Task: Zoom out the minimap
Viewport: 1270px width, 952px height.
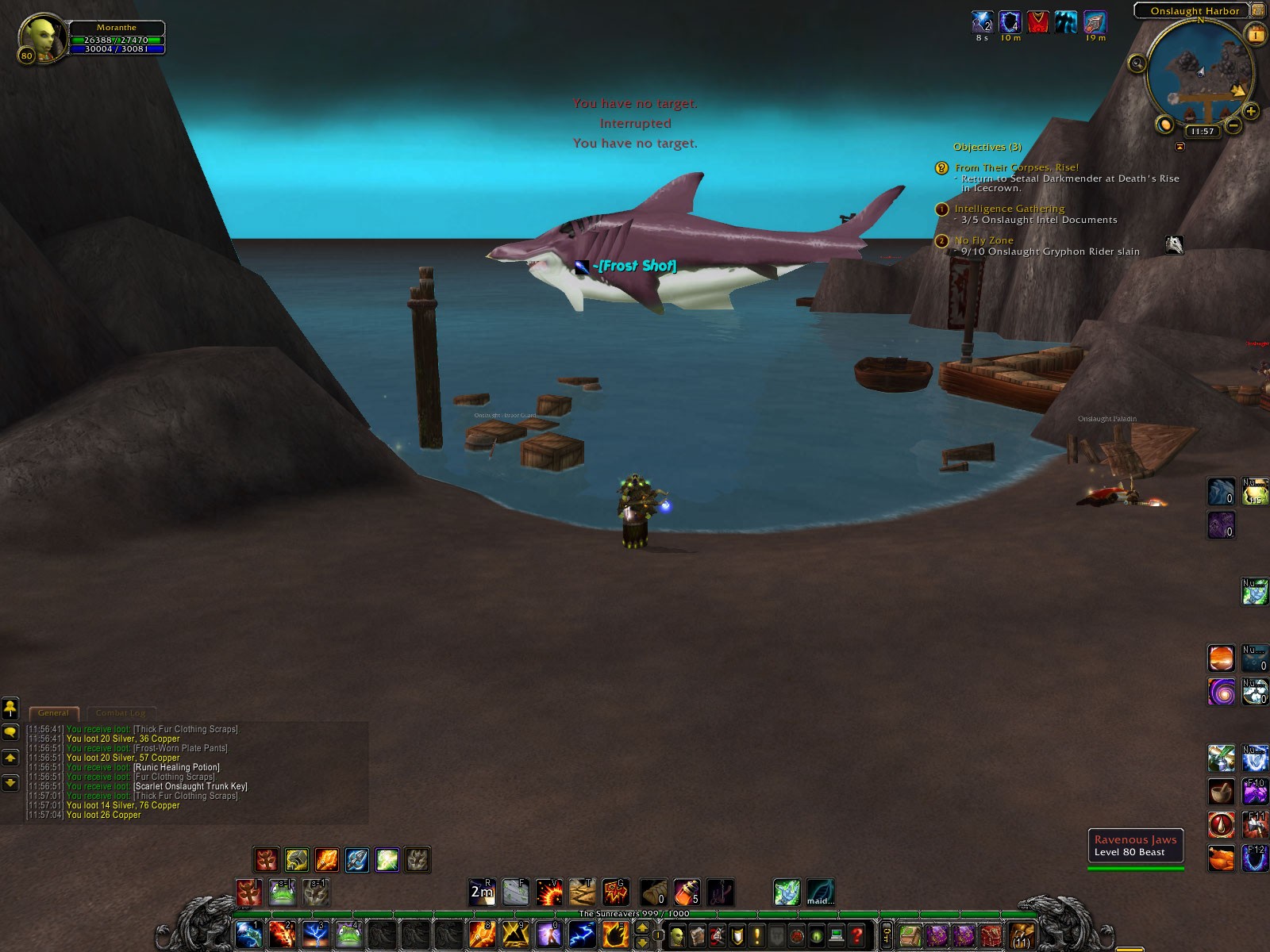Action: point(1233,125)
